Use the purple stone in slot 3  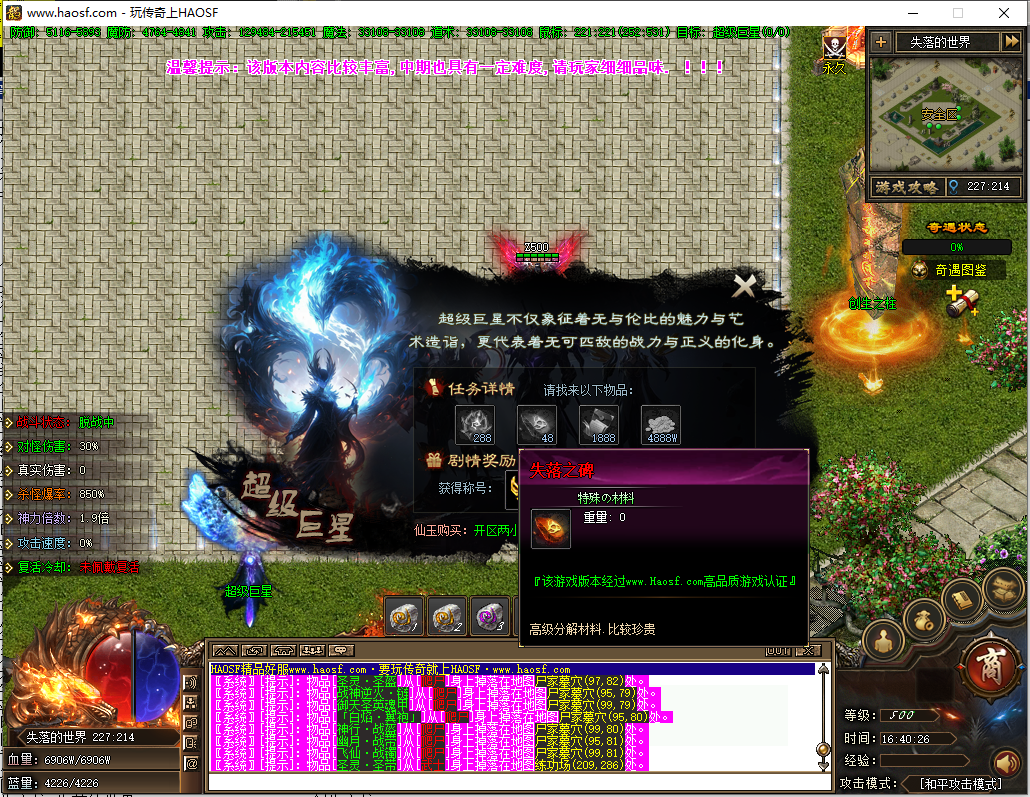click(490, 617)
